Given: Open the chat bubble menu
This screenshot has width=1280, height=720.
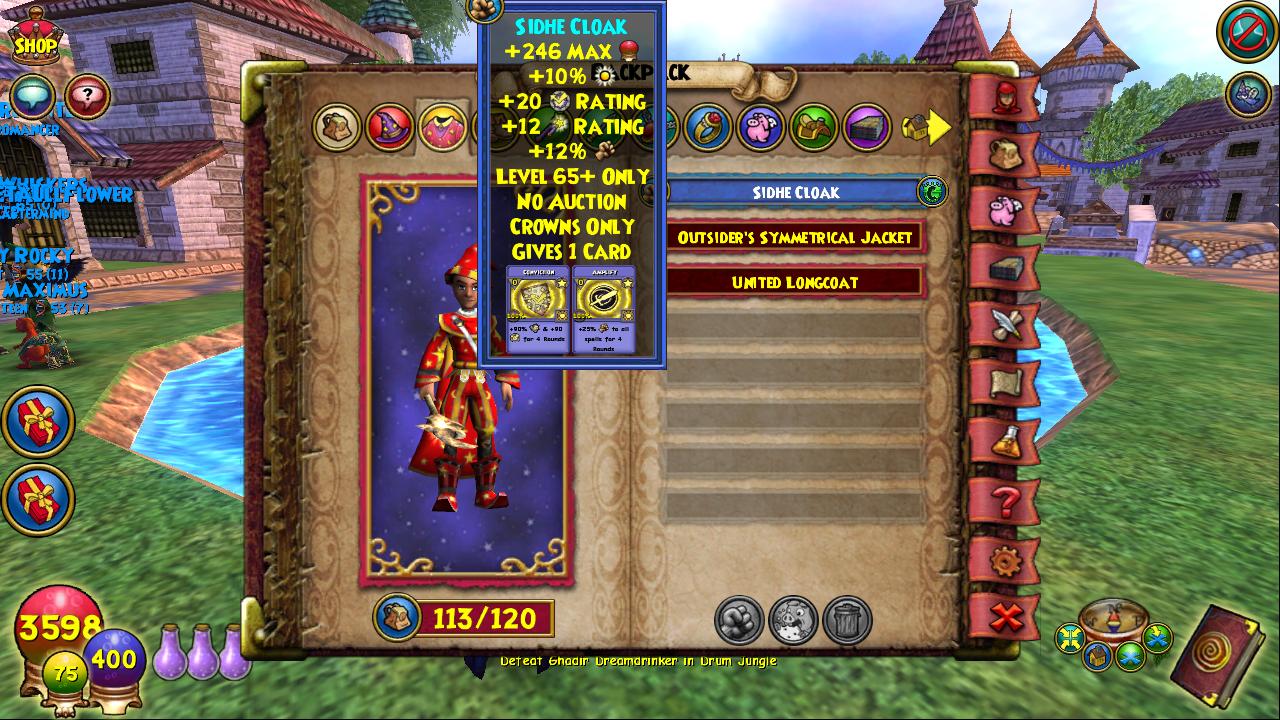Looking at the screenshot, I should 32,96.
